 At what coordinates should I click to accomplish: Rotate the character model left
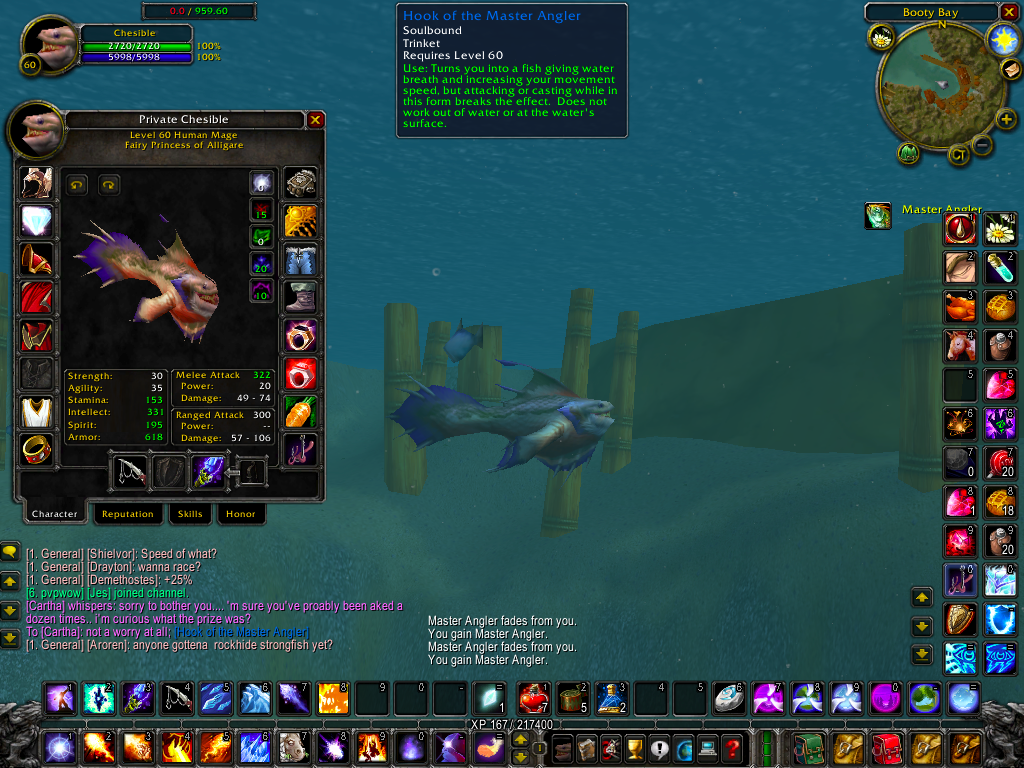click(77, 185)
